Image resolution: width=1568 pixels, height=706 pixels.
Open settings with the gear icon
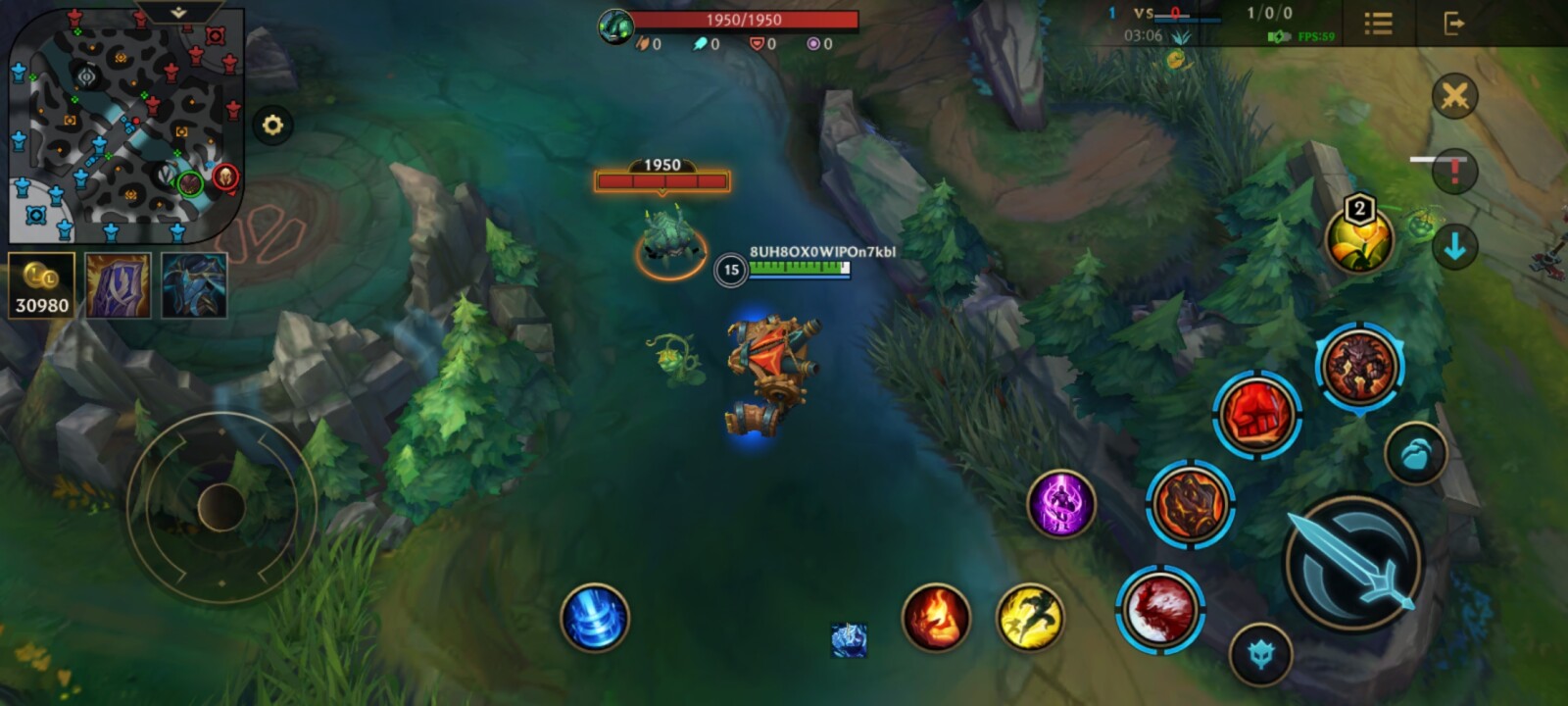(272, 126)
